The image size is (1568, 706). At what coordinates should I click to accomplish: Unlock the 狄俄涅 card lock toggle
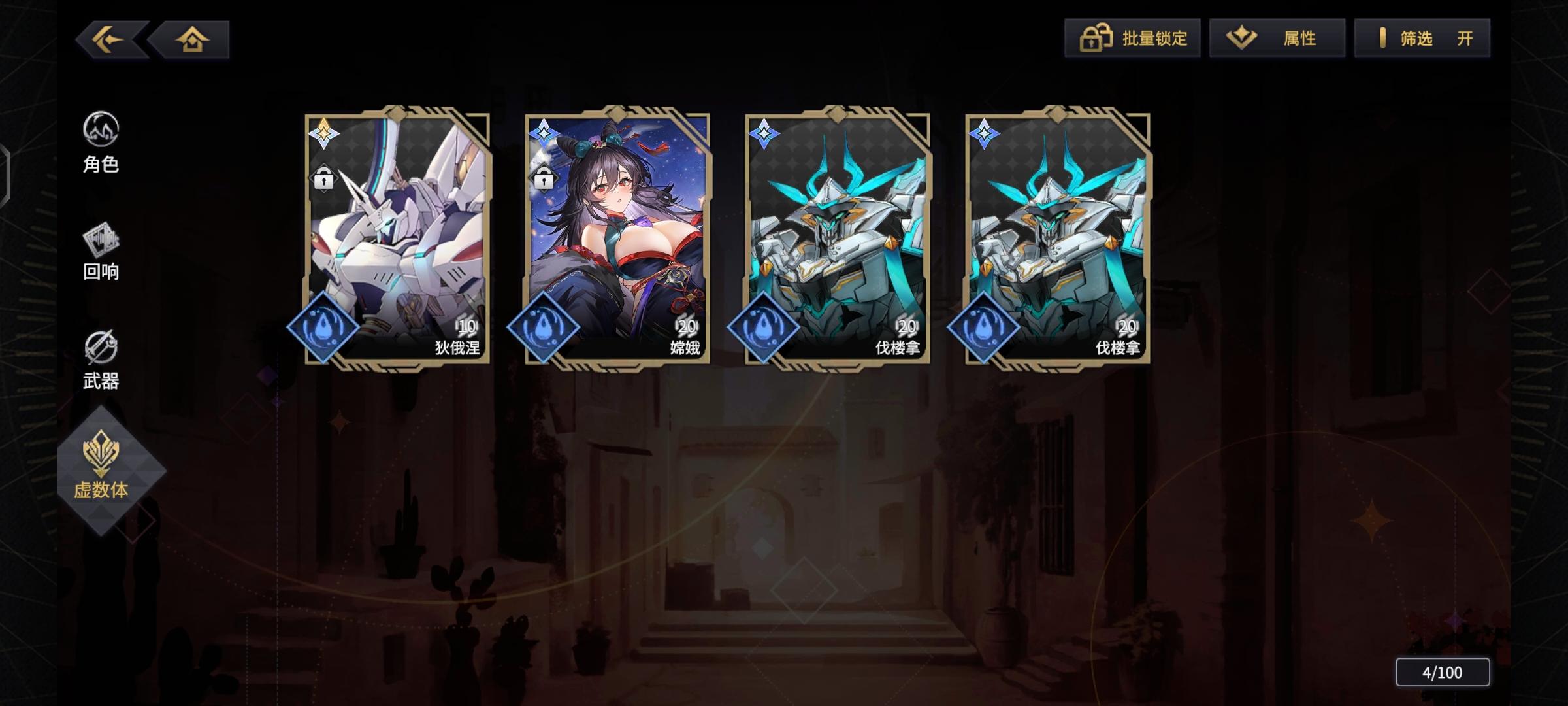pyautogui.click(x=325, y=177)
